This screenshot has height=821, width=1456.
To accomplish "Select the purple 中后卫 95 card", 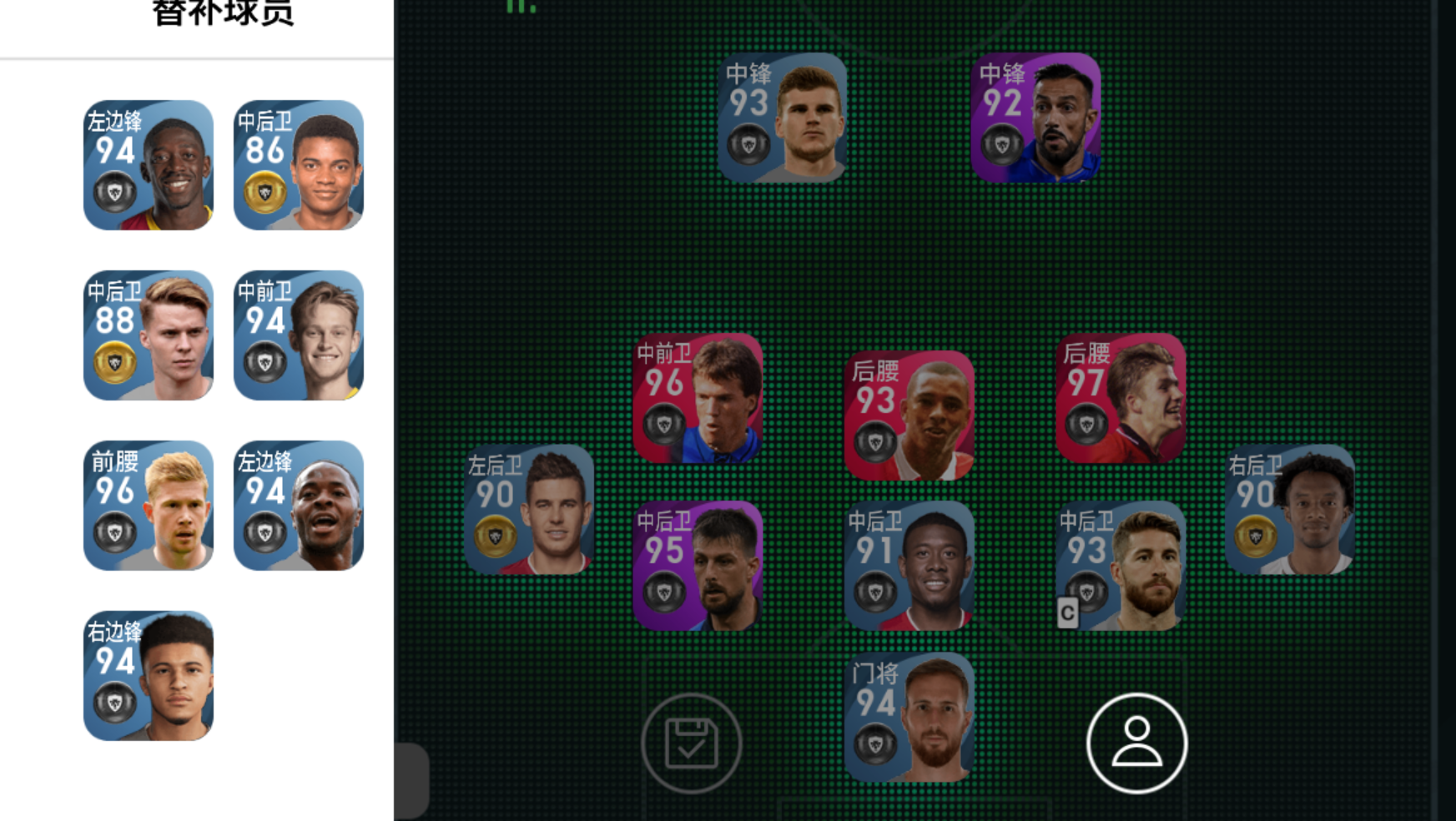I will pyautogui.click(x=699, y=564).
